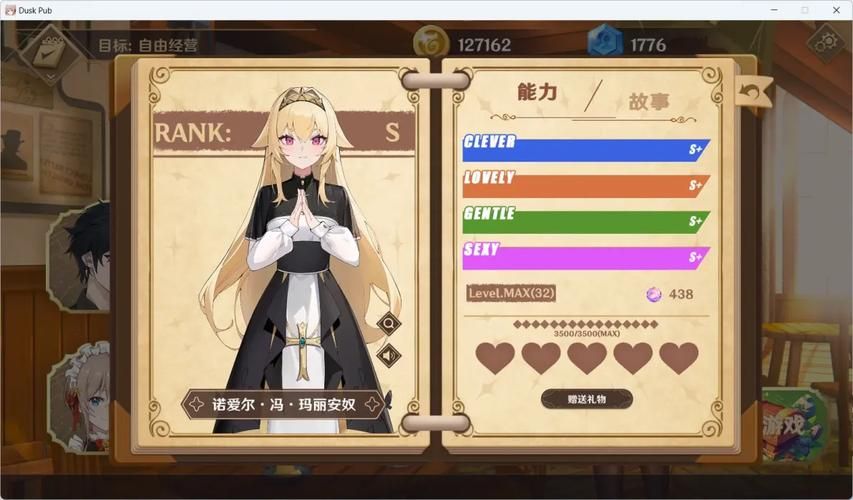Switch to the 故事 story tab
This screenshot has height=500, width=853.
click(649, 101)
